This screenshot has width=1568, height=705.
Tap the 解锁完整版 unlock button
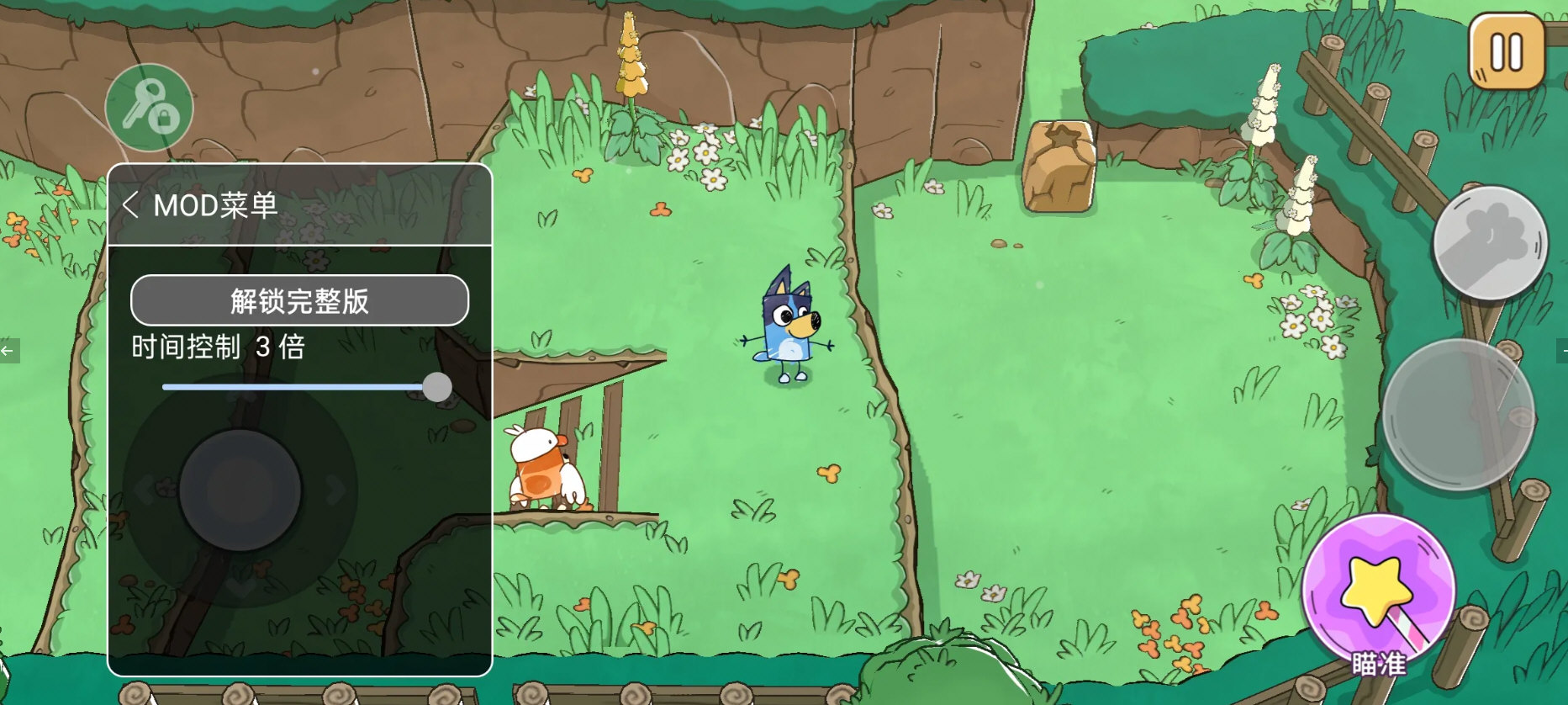pyautogui.click(x=299, y=300)
